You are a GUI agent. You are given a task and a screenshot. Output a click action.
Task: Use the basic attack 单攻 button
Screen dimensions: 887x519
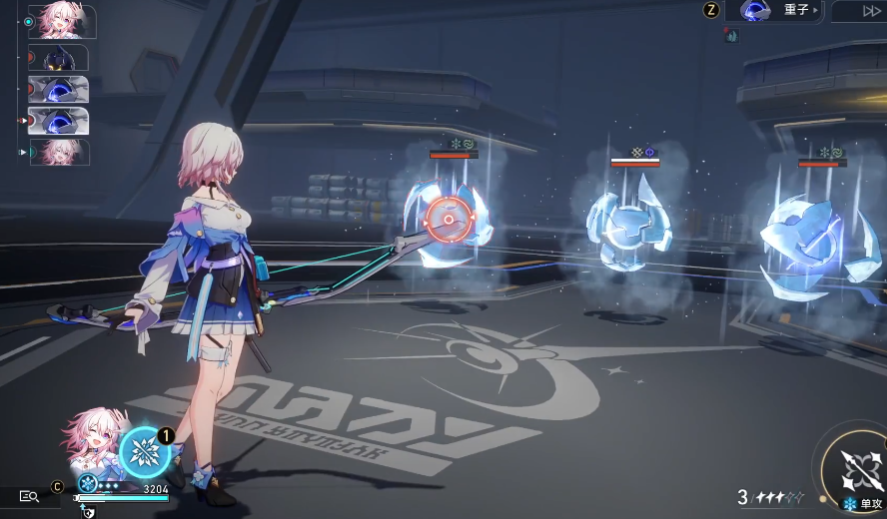coord(860,473)
